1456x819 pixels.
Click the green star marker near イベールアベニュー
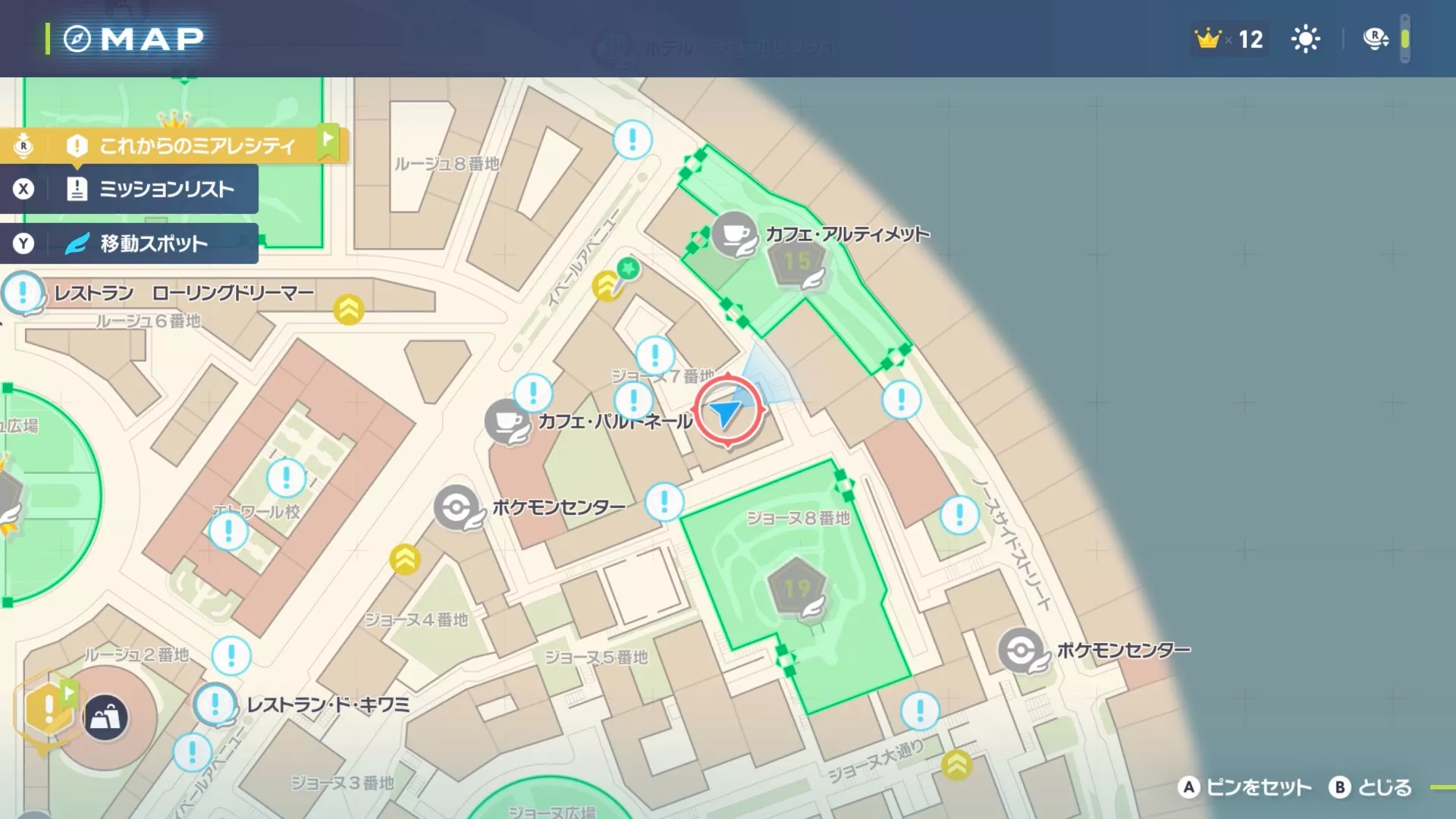click(629, 266)
